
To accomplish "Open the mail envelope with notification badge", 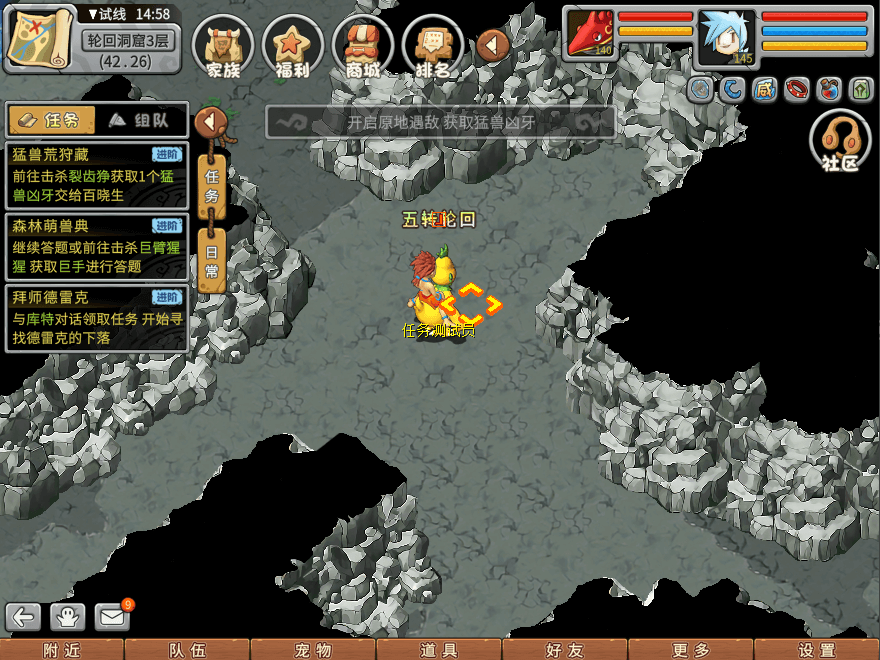I will 113,617.
